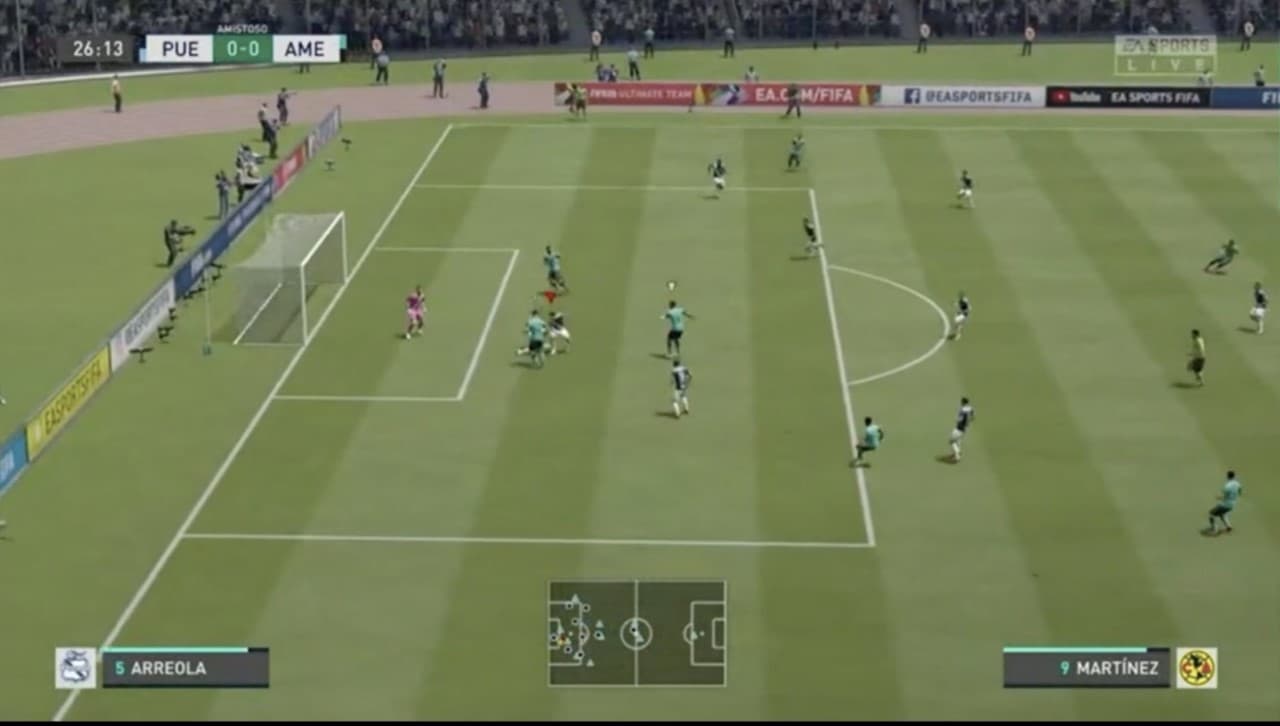Click the pitch radar minimap
Viewport: 1280px width, 726px height.
point(637,633)
